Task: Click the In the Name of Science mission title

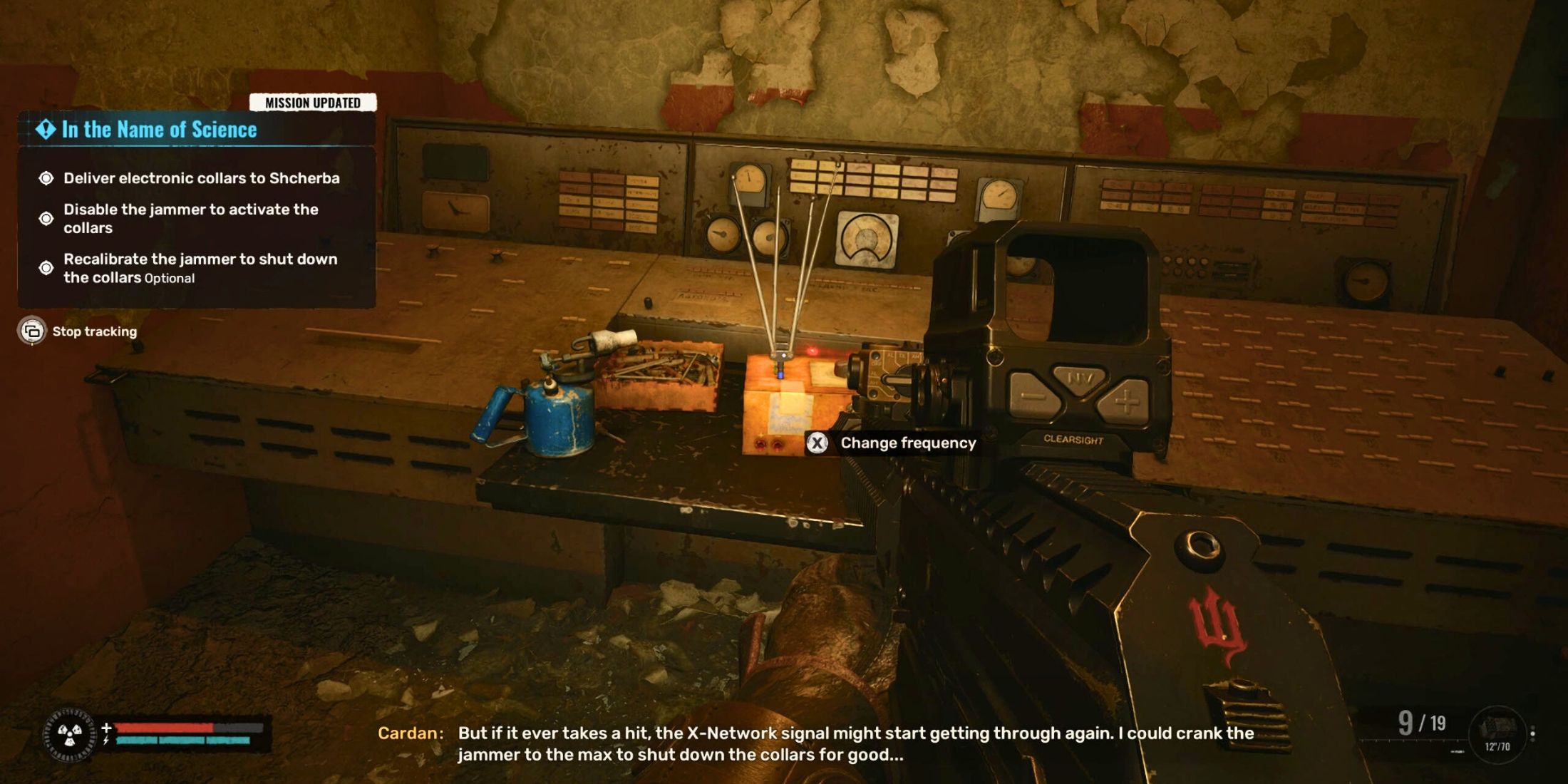Action: (160, 130)
